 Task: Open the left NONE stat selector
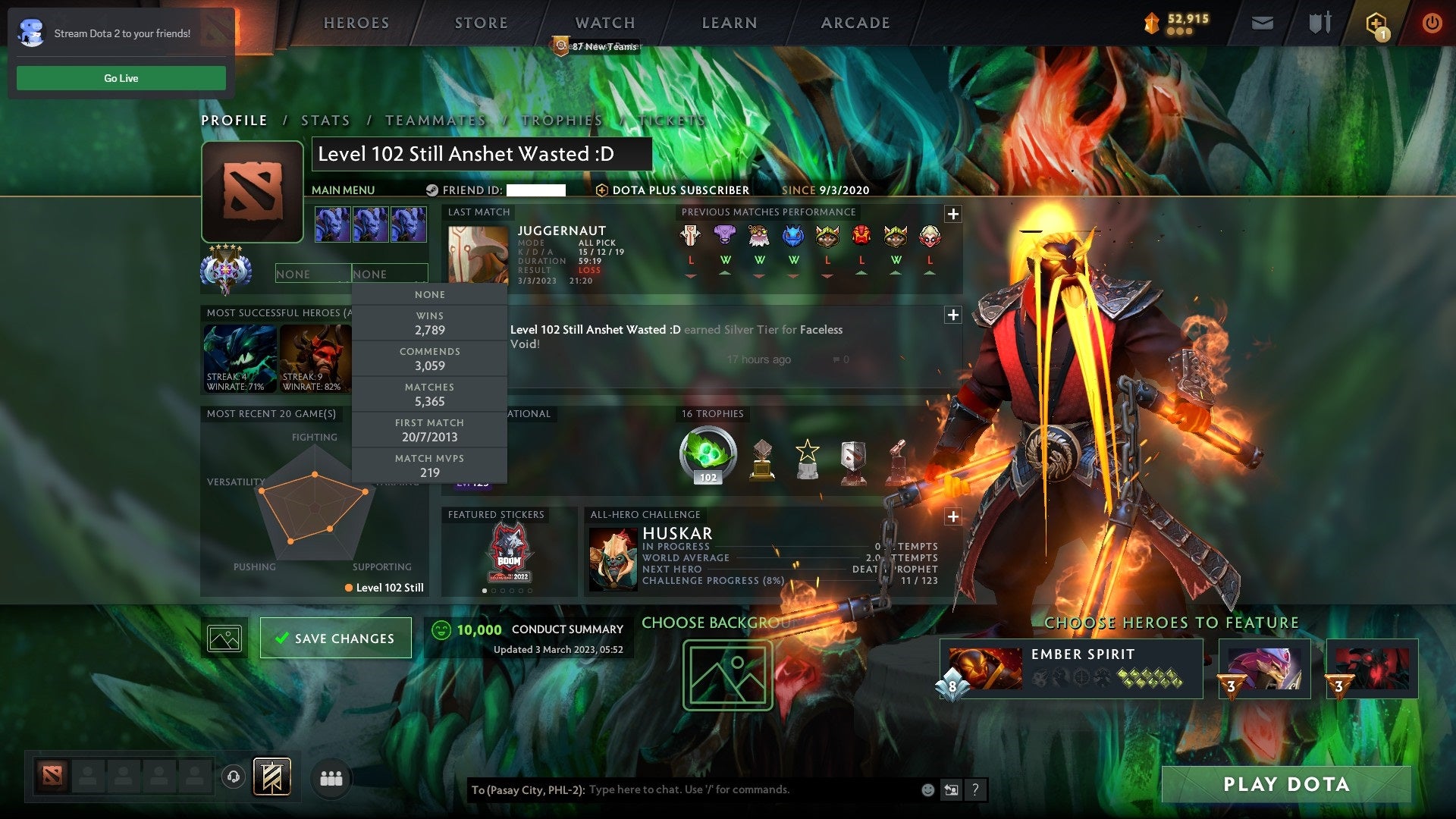click(313, 273)
